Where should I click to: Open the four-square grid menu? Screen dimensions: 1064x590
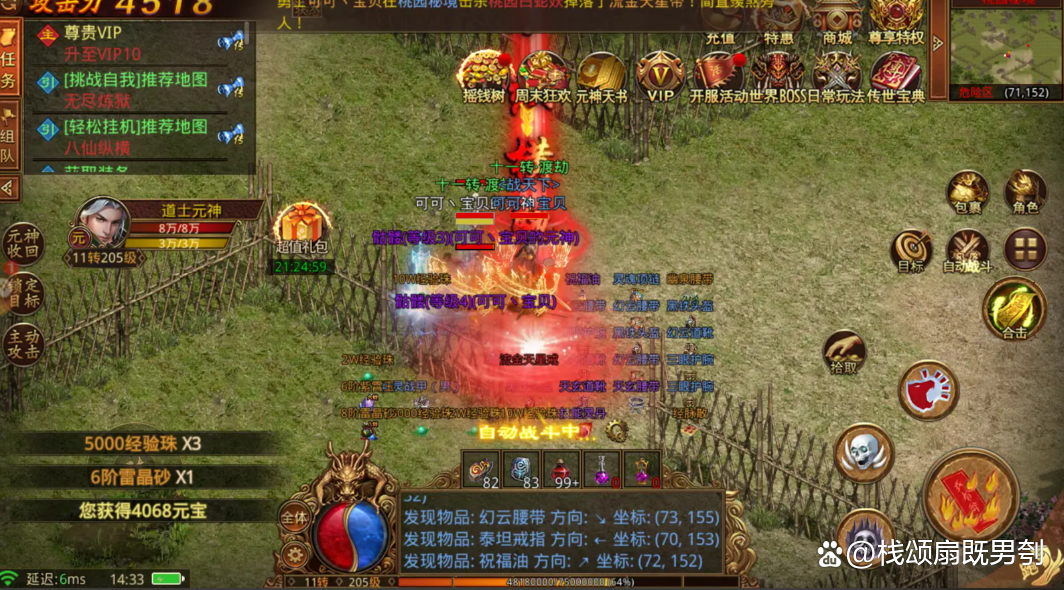coord(1024,249)
